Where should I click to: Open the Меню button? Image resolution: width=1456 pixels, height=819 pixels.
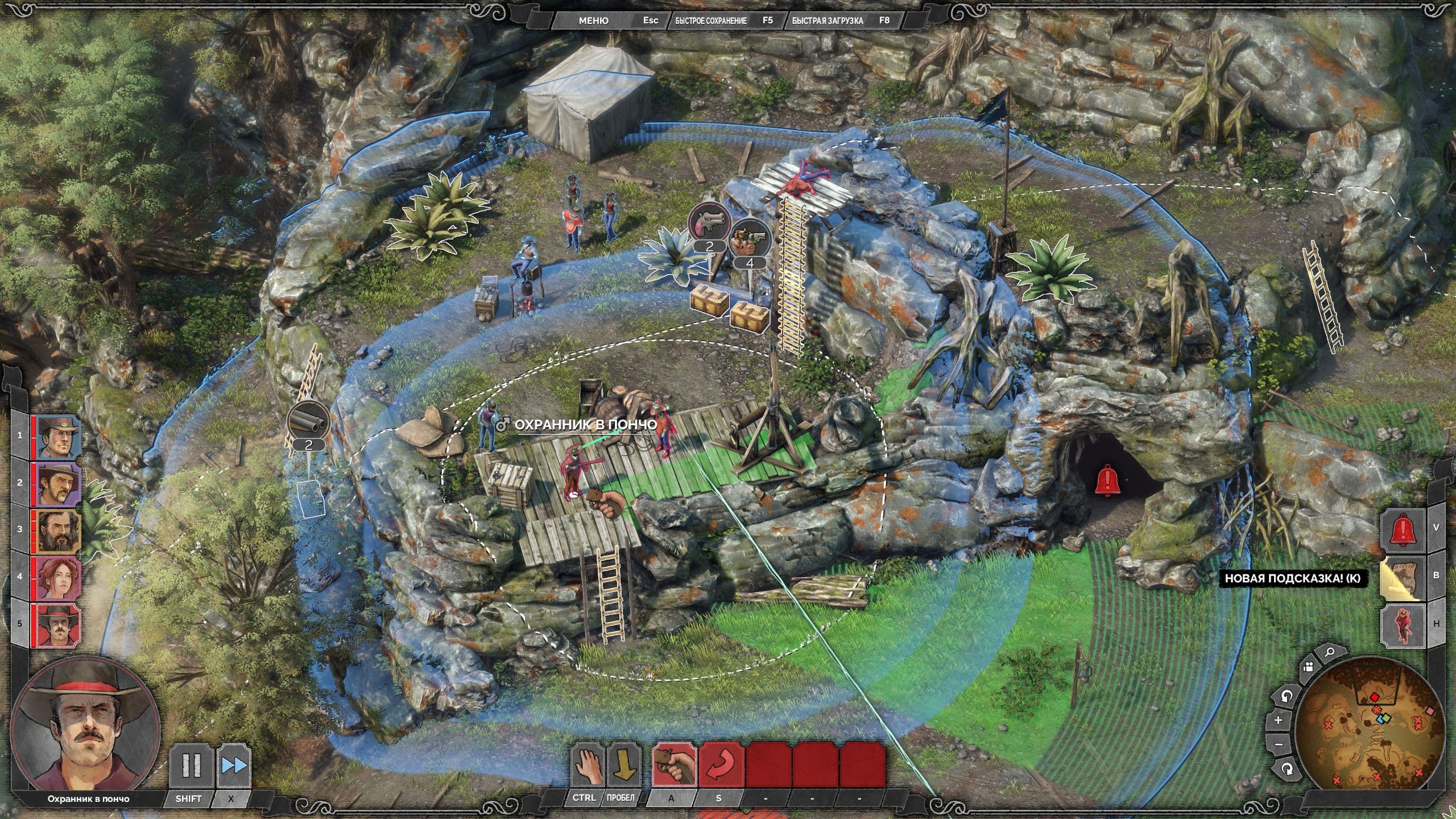[593, 20]
